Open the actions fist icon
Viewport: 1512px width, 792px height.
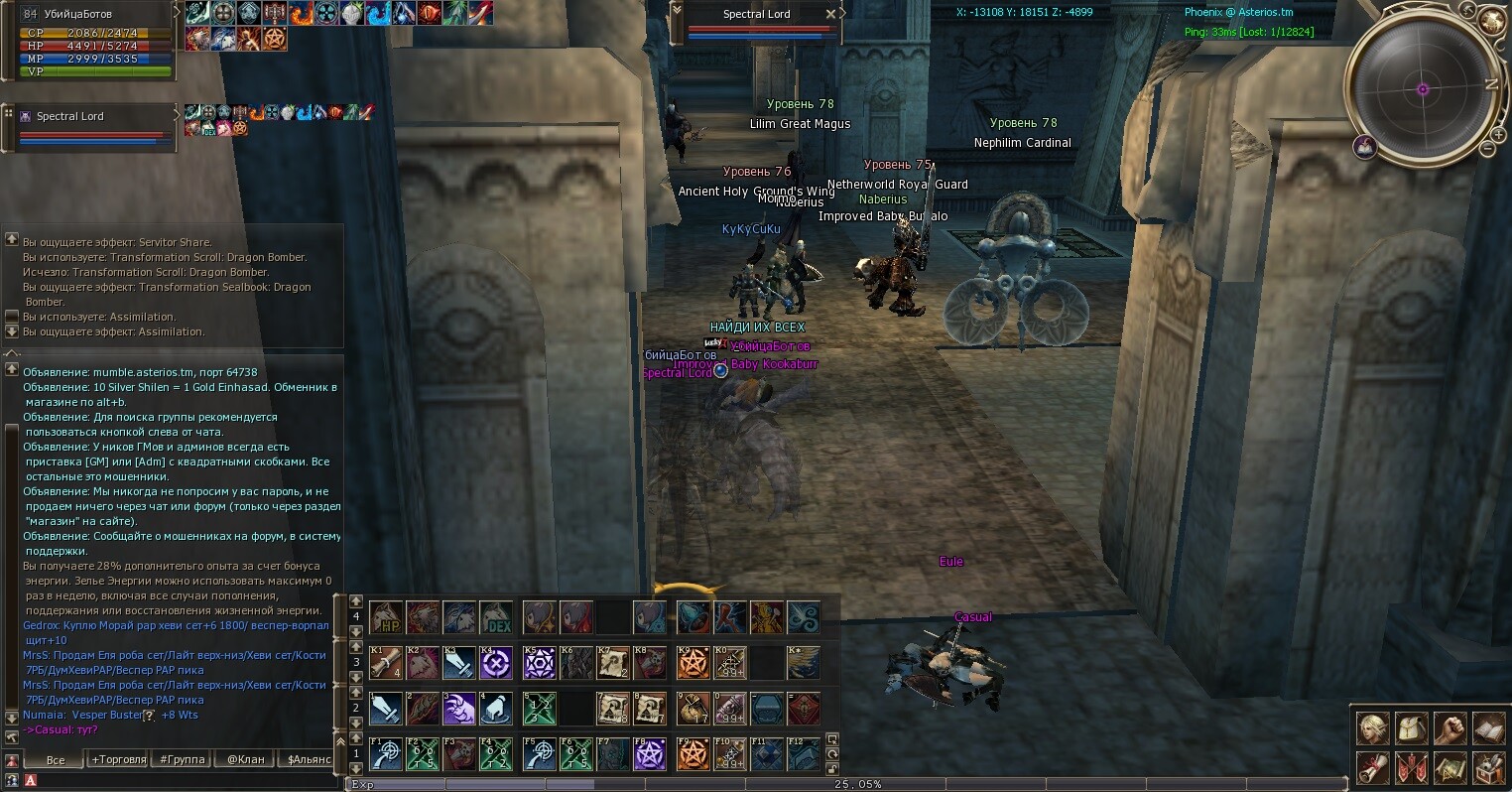click(1449, 729)
